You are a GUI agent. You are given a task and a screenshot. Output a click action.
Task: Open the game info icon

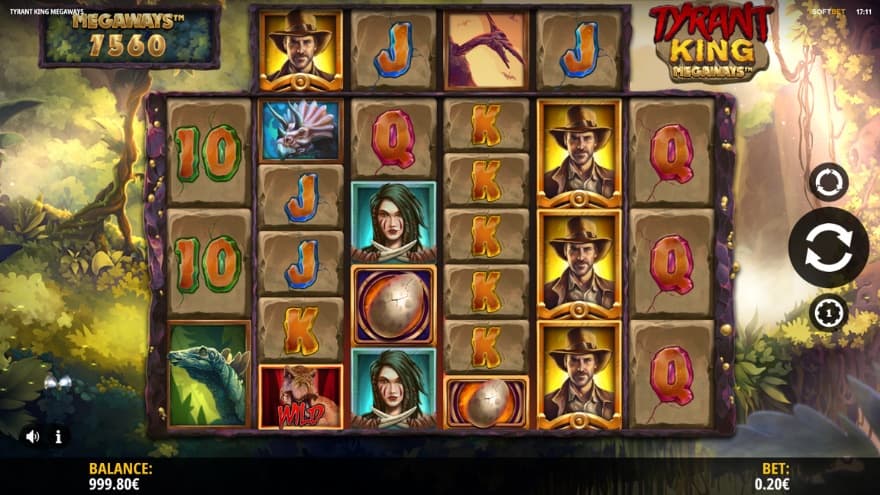click(58, 436)
